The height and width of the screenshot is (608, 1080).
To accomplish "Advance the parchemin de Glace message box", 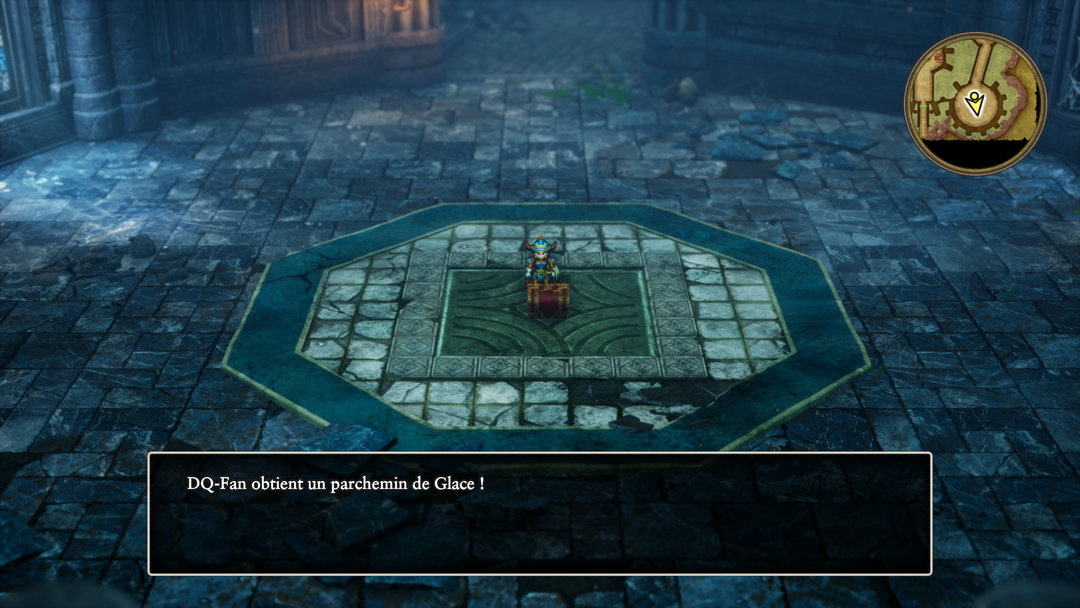I will point(540,513).
